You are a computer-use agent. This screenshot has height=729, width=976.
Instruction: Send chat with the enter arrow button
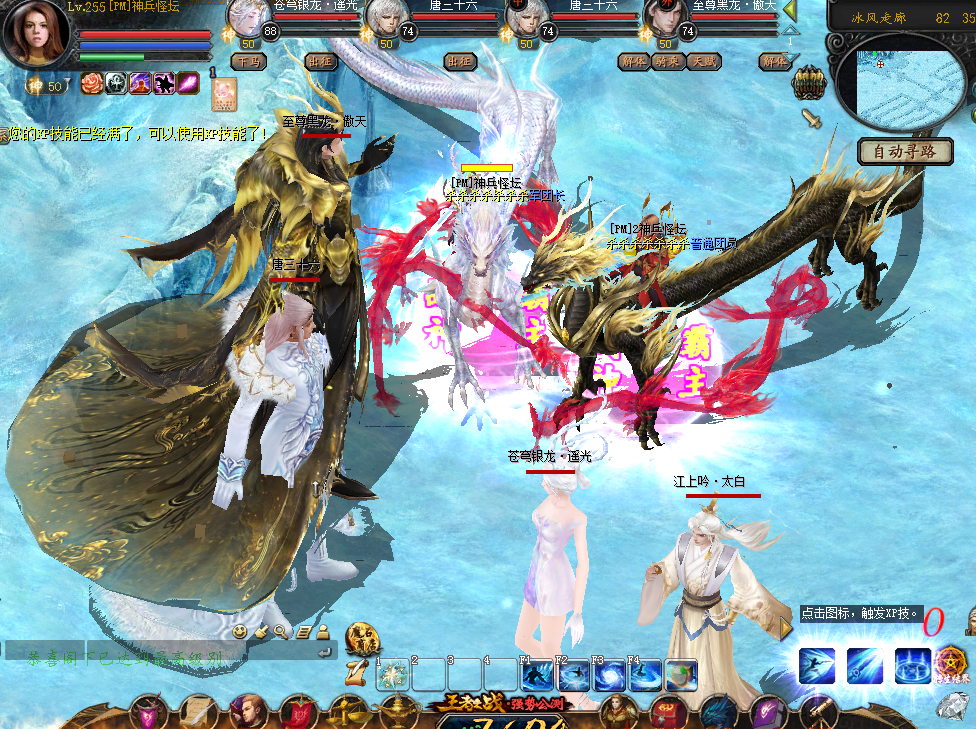(x=324, y=653)
